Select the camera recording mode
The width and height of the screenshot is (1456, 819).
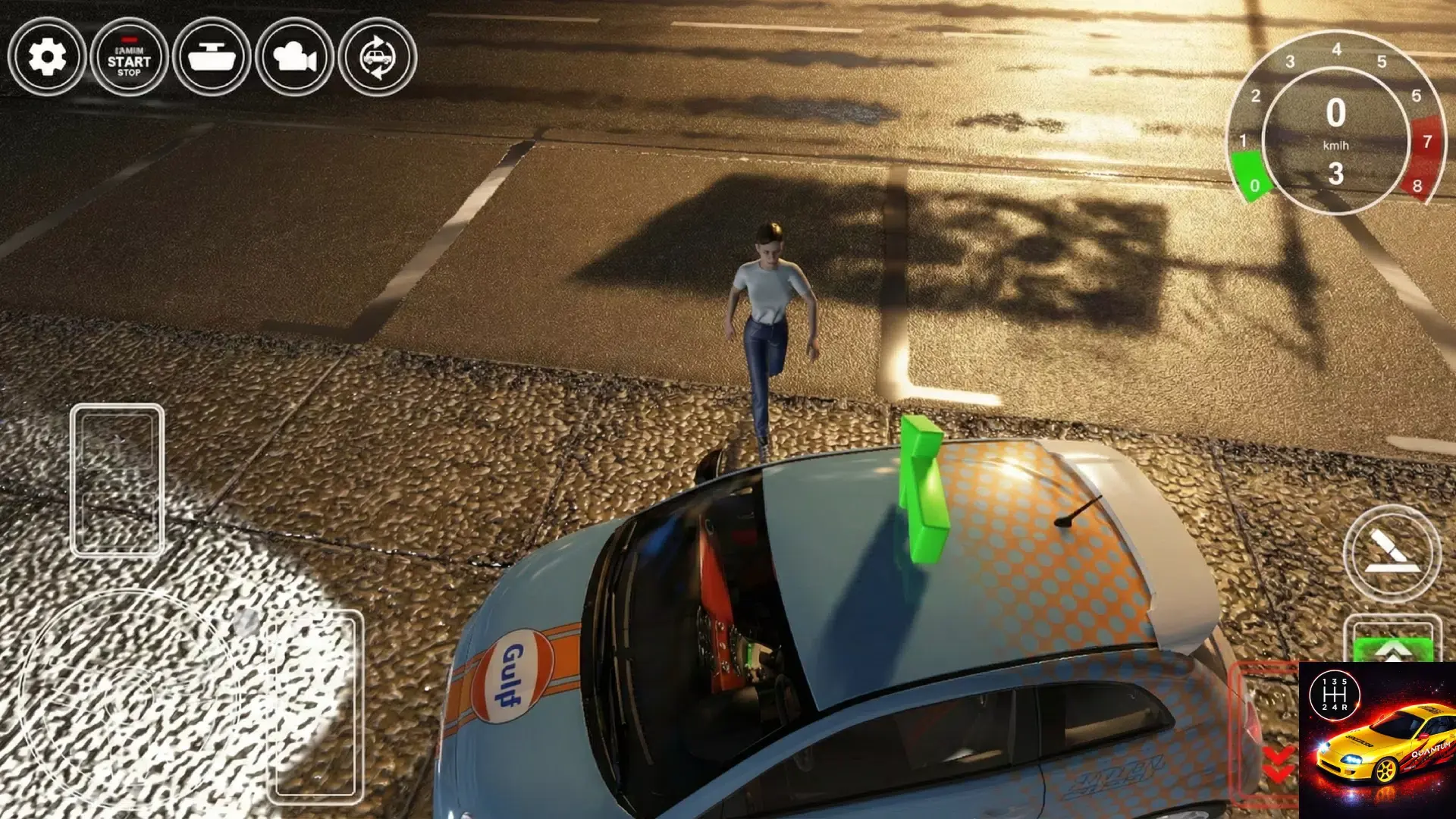click(x=295, y=58)
